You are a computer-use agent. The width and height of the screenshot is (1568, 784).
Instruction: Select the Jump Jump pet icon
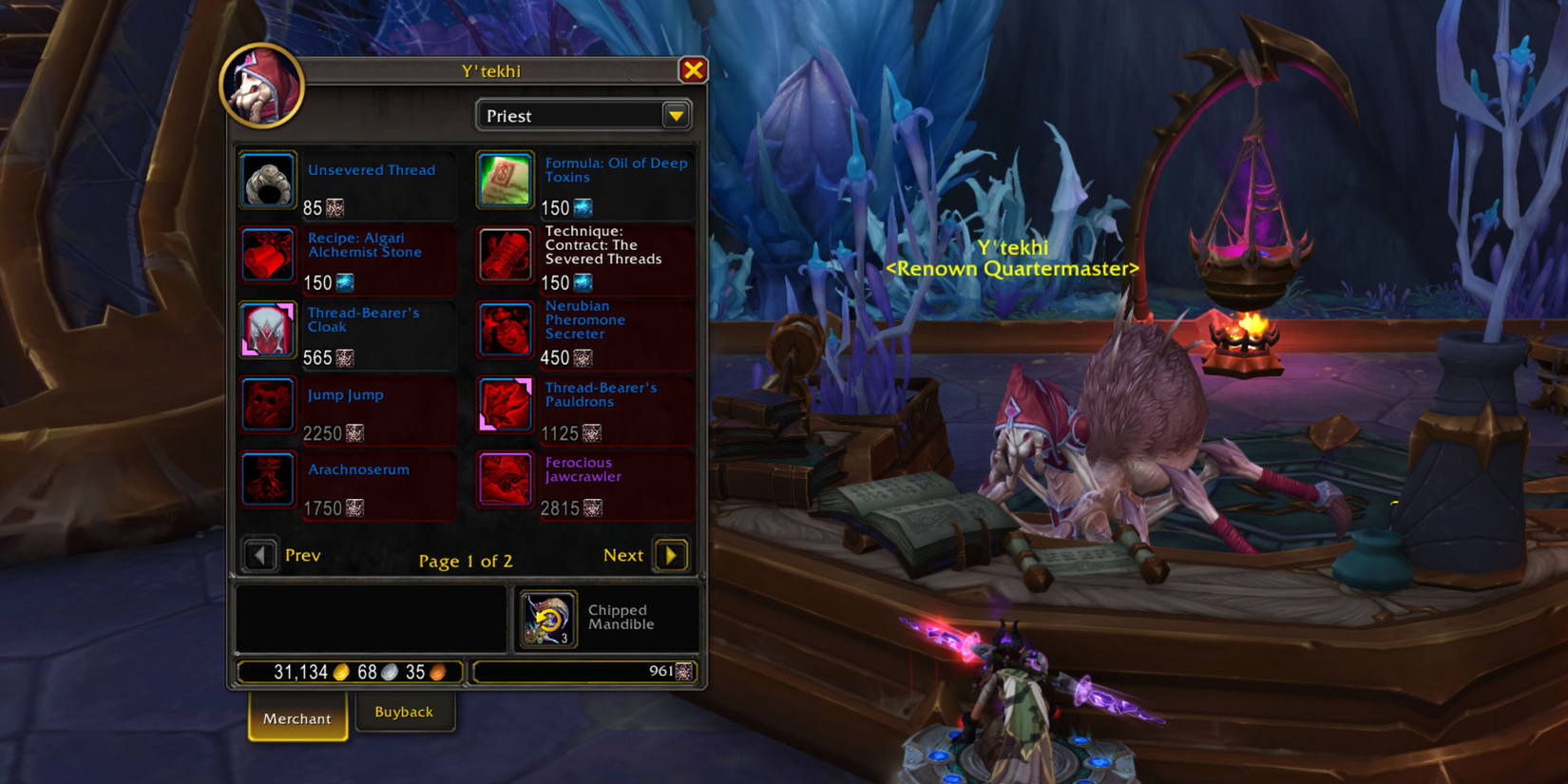pos(267,405)
